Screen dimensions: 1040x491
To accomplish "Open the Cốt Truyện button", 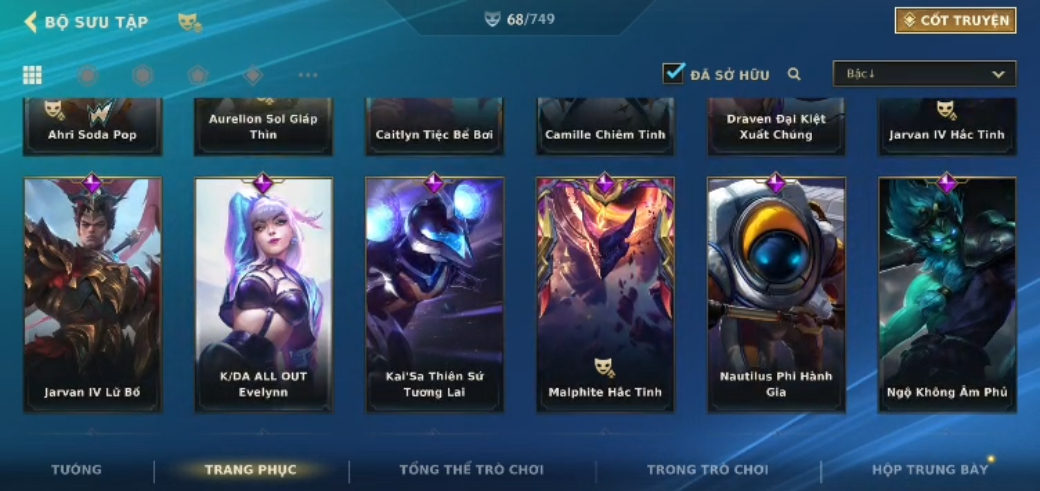I will pos(955,20).
